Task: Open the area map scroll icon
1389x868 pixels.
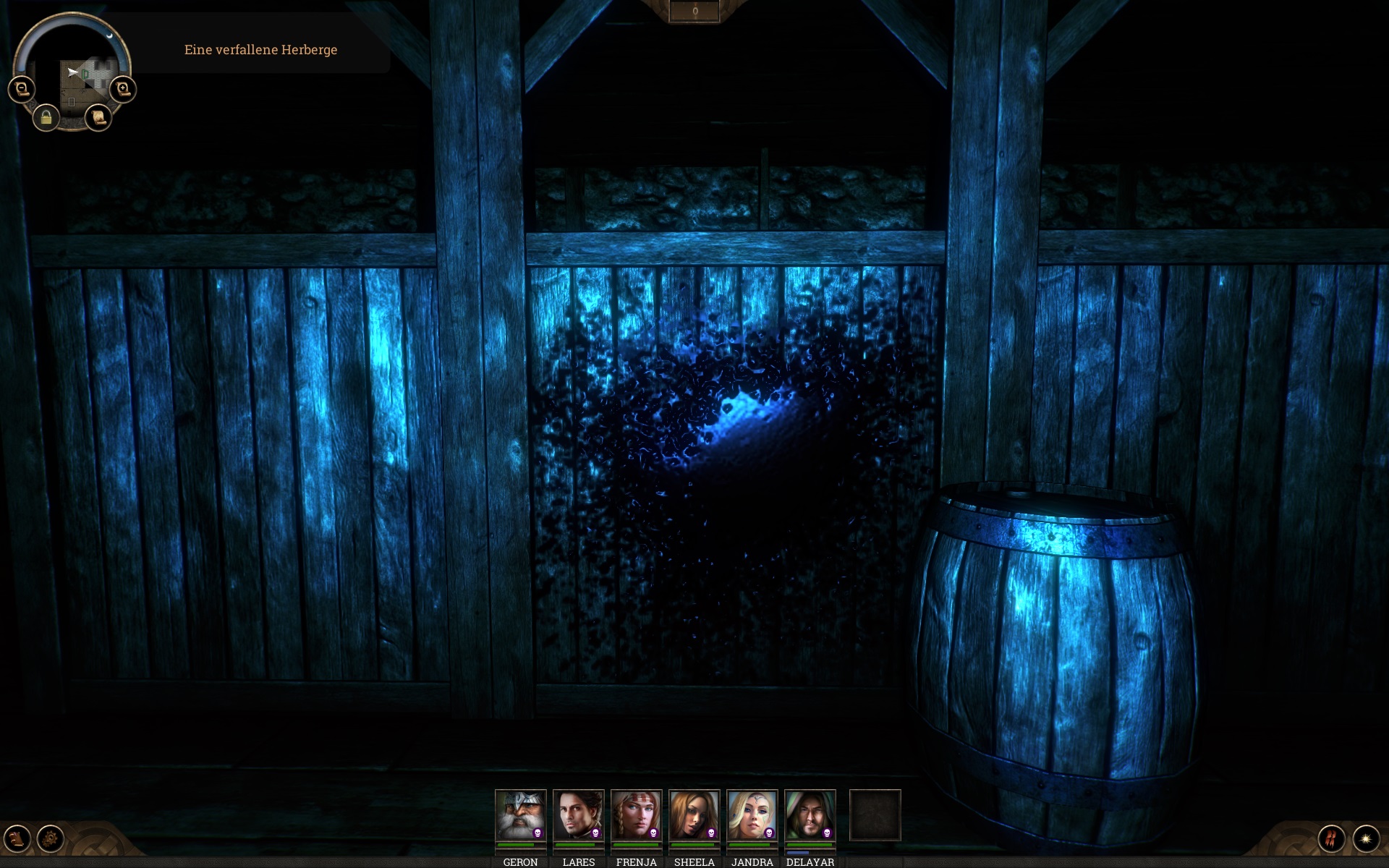Action: [99, 119]
